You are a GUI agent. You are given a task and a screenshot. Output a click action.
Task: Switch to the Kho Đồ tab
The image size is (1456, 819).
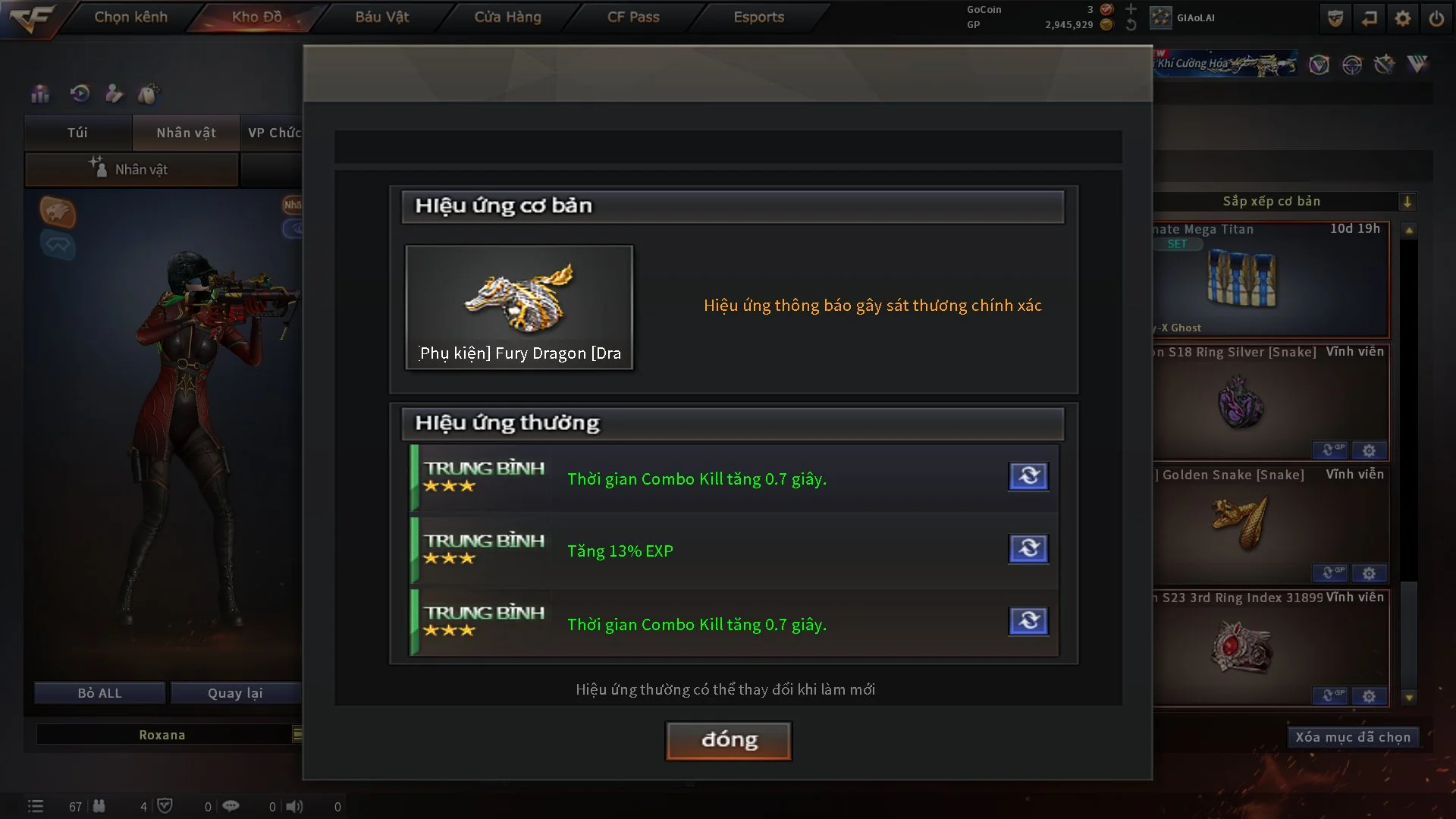click(x=256, y=17)
